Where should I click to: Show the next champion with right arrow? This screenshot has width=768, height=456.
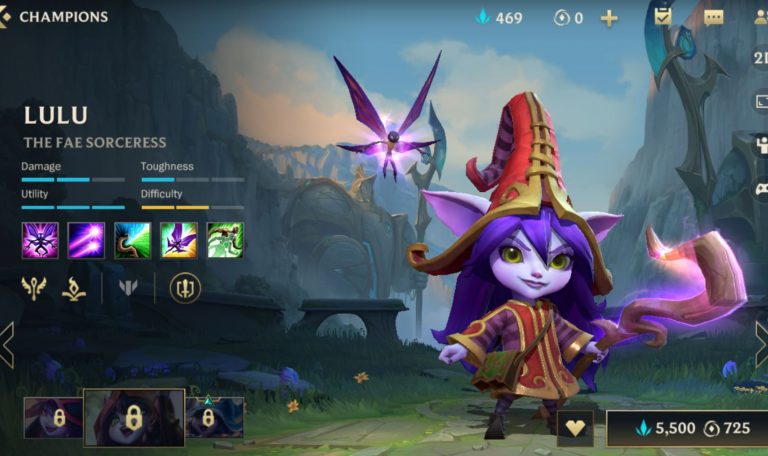click(761, 345)
